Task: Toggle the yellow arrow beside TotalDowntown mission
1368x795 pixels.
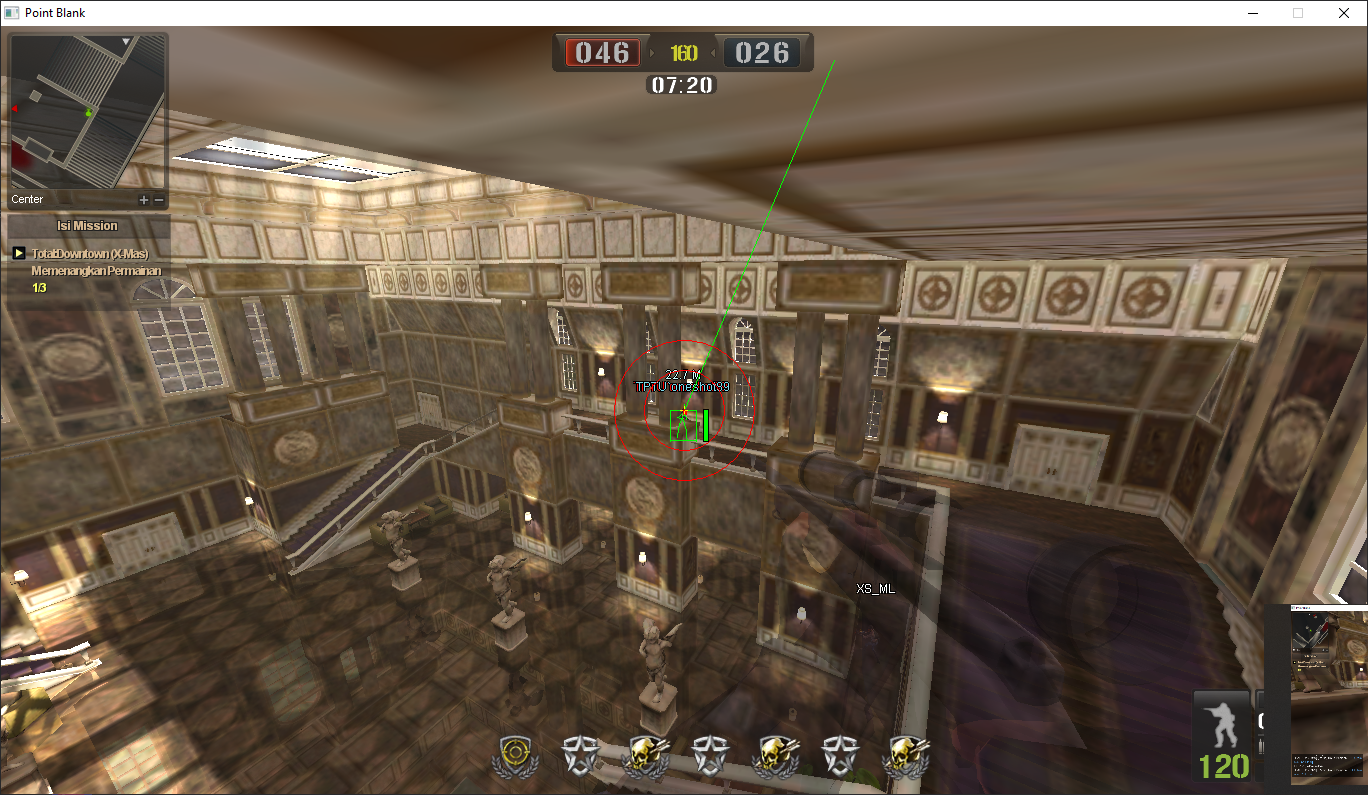Action: [19, 254]
